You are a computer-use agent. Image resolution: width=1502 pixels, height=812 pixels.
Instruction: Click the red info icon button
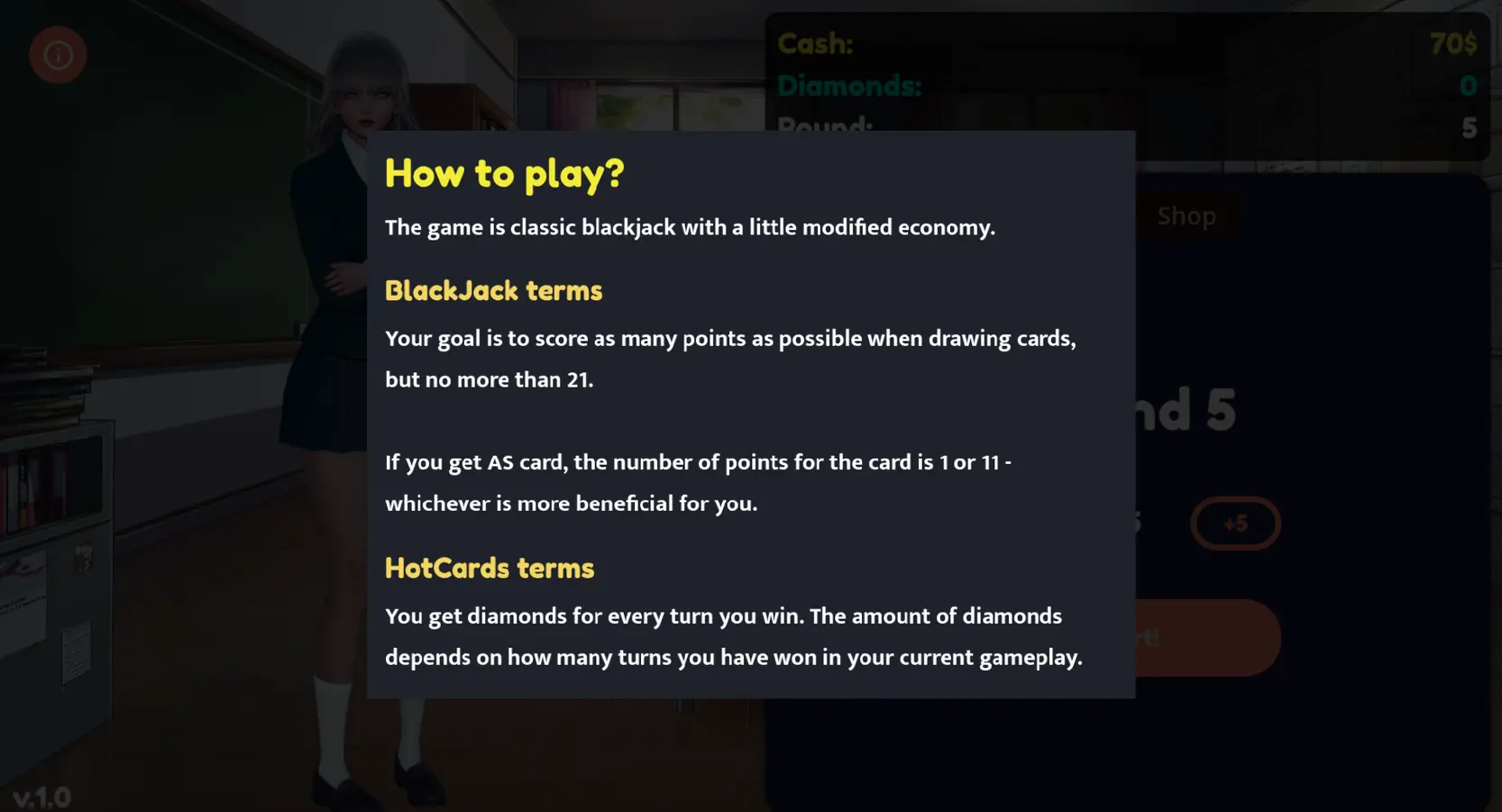tap(58, 55)
